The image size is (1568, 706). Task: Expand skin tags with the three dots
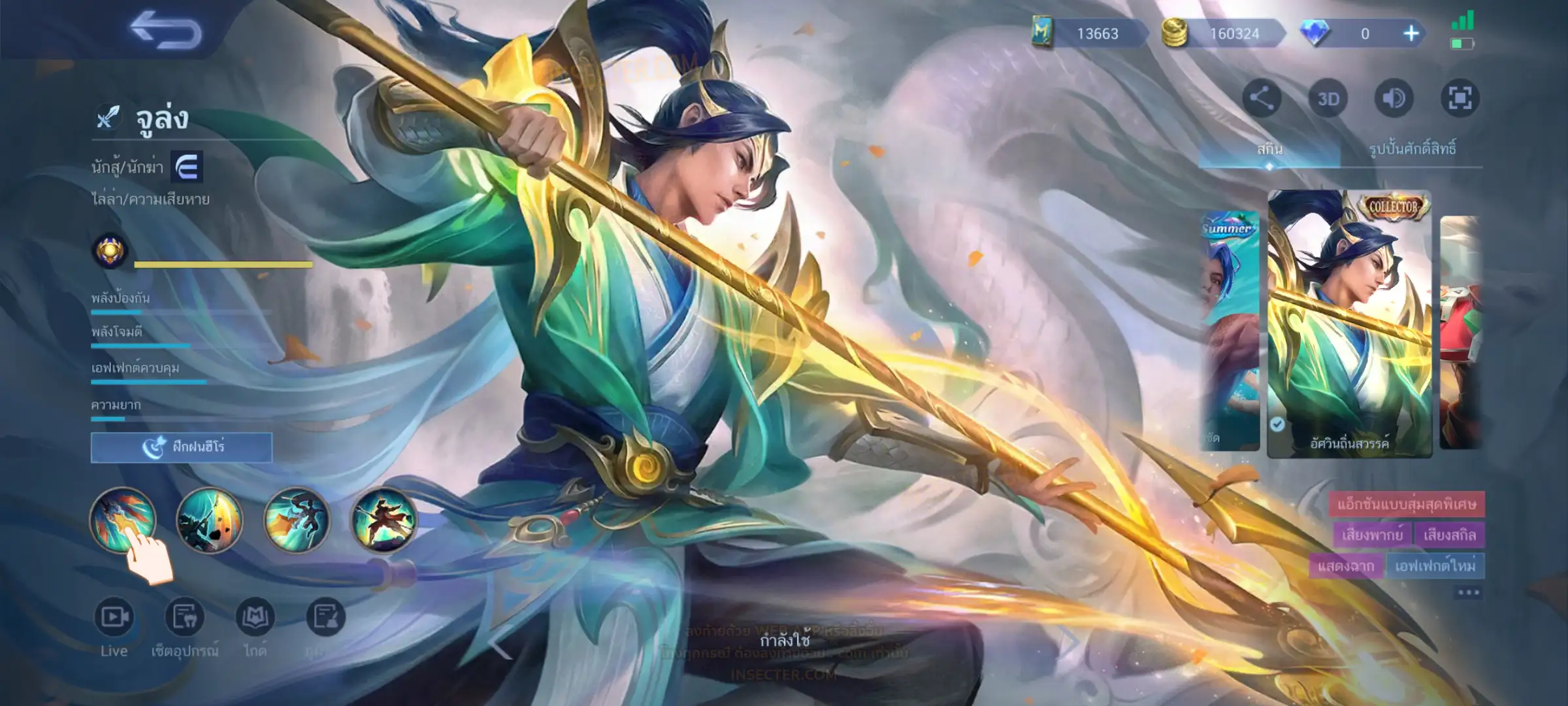1468,593
